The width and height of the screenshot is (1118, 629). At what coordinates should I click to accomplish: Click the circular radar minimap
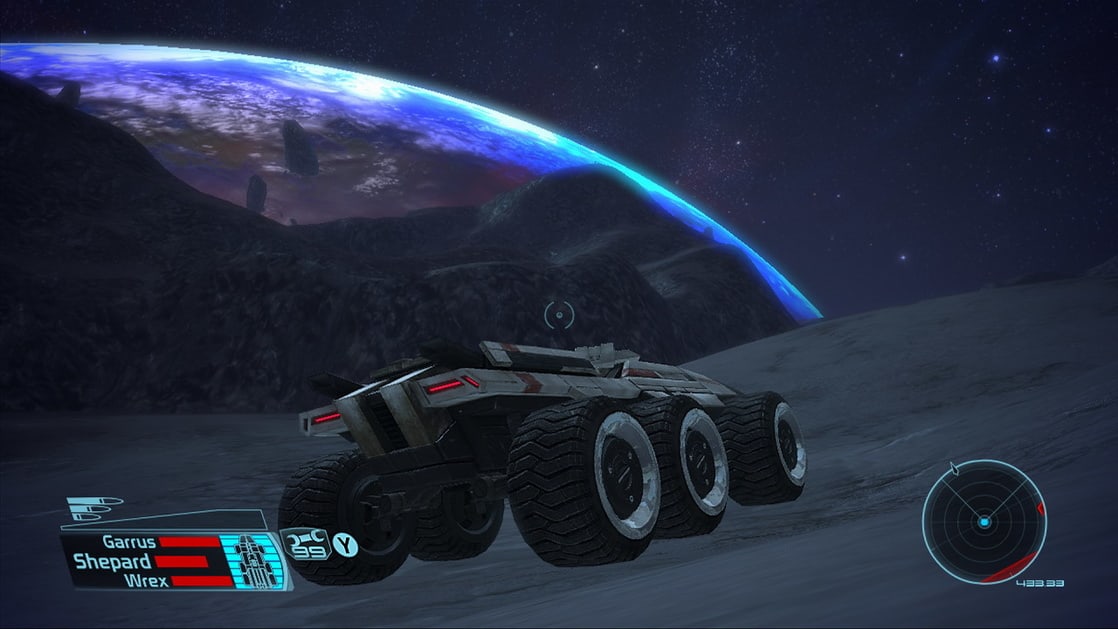click(x=984, y=522)
